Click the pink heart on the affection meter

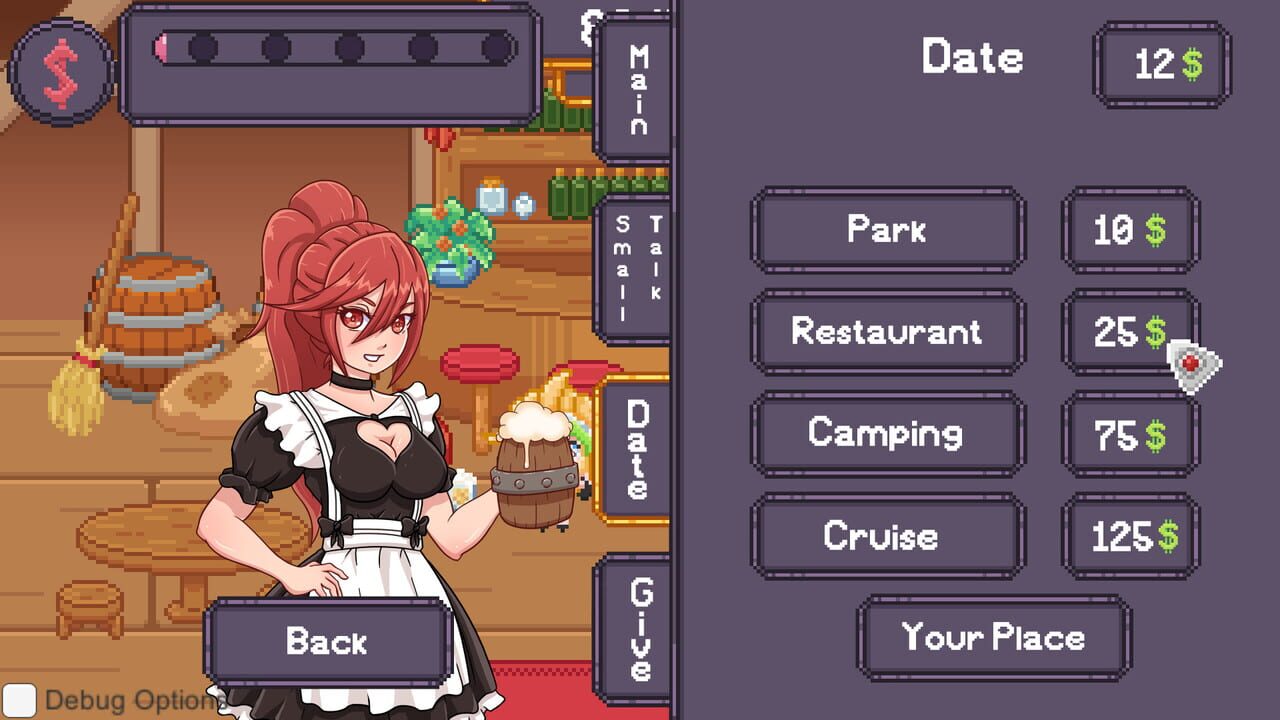[160, 45]
